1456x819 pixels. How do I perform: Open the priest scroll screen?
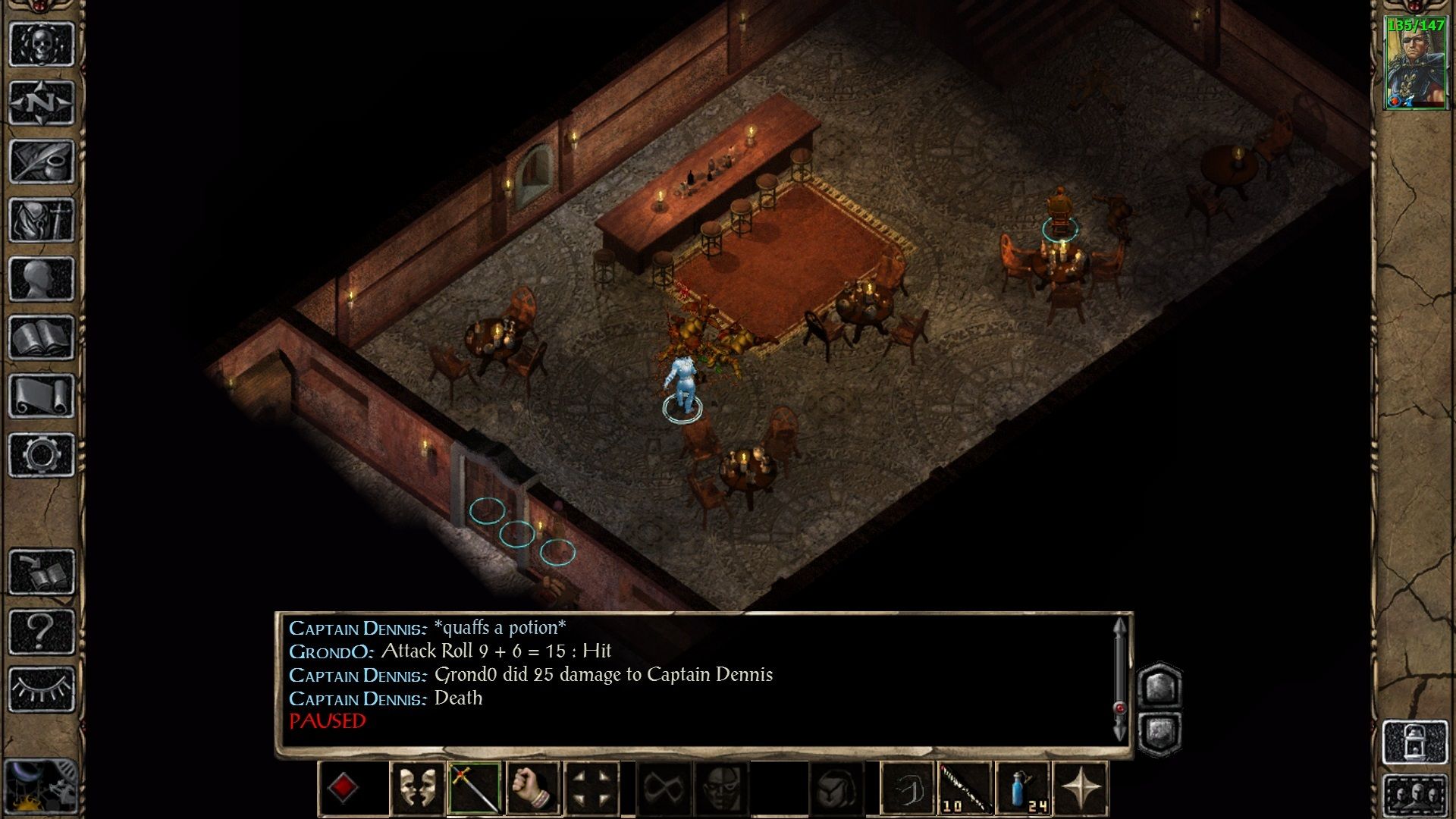coord(42,396)
